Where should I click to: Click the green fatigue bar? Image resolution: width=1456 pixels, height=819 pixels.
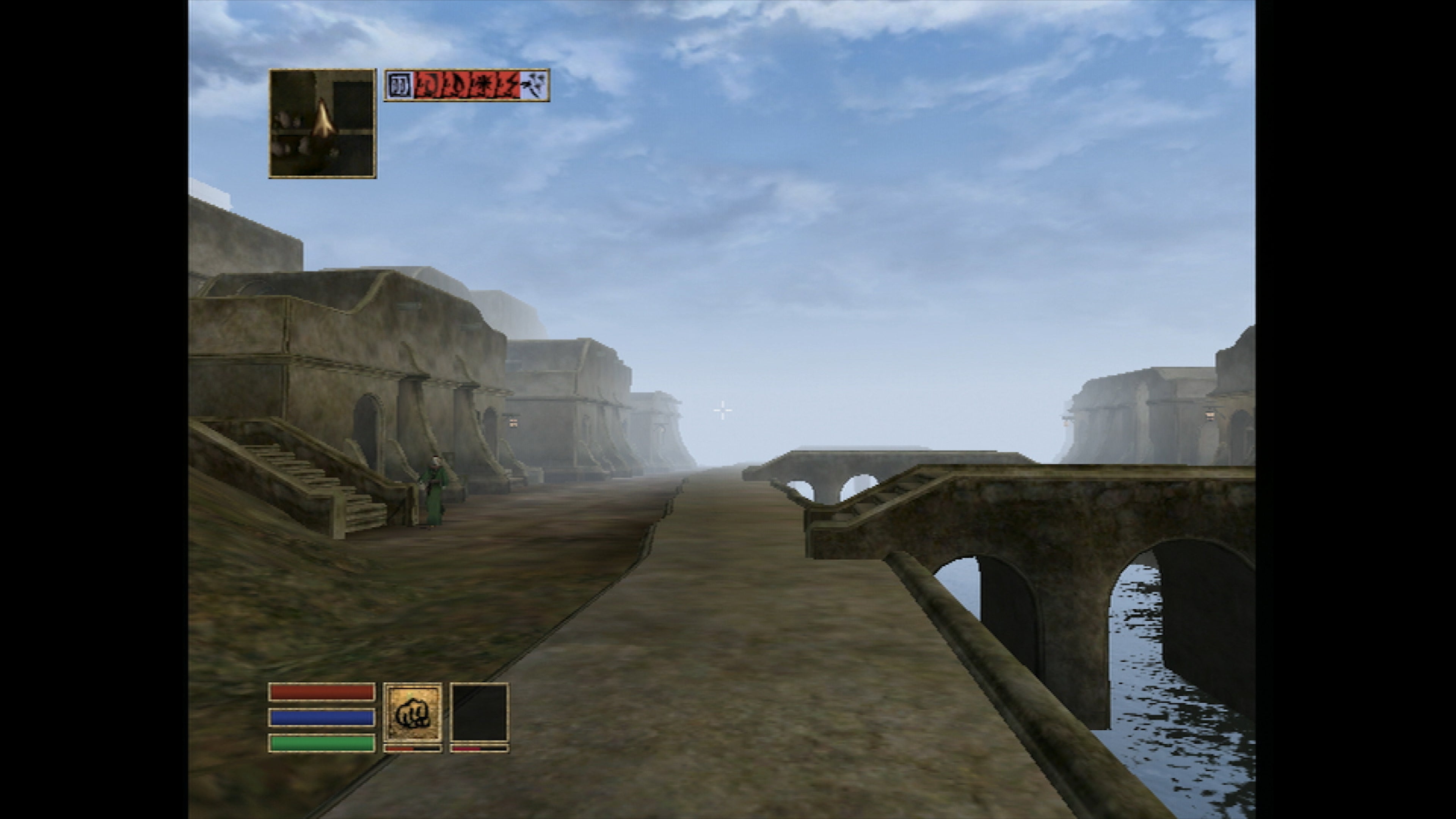pos(320,744)
